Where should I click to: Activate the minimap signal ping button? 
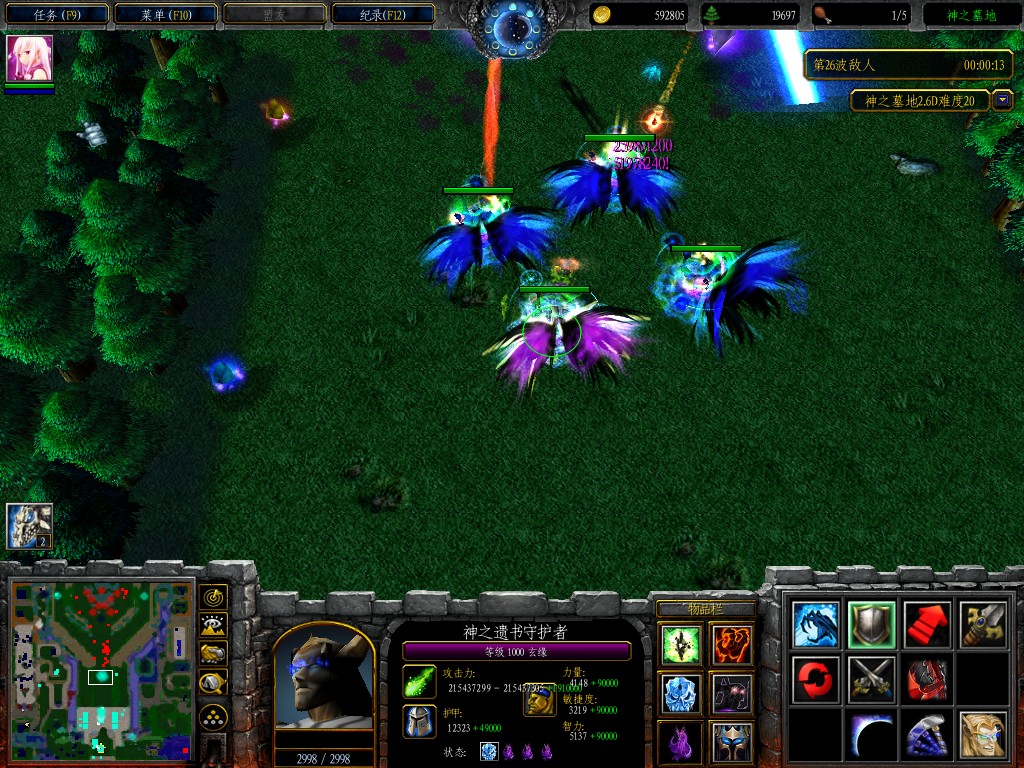point(213,598)
